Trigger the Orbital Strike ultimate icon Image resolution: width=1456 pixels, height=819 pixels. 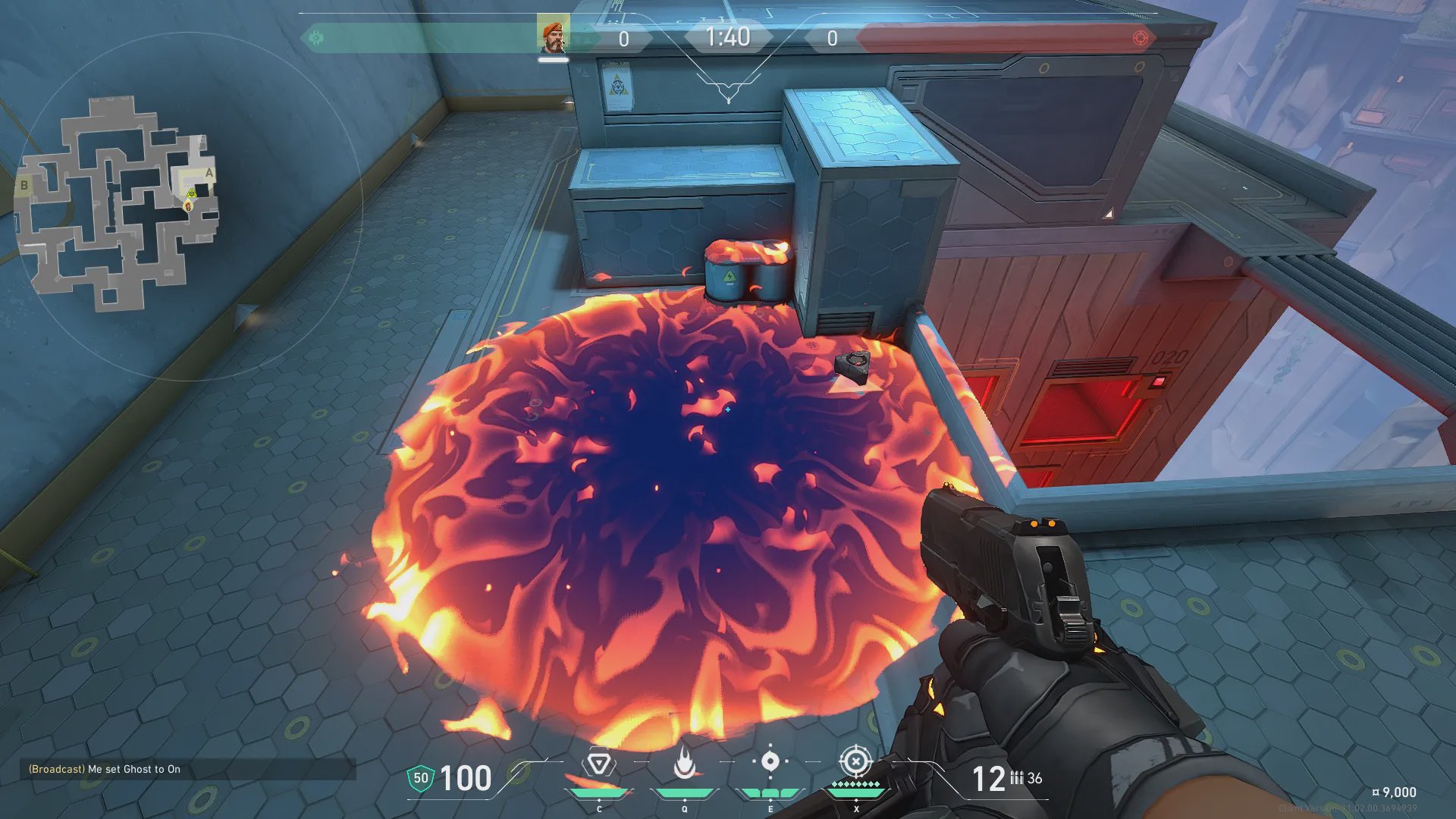click(x=855, y=761)
